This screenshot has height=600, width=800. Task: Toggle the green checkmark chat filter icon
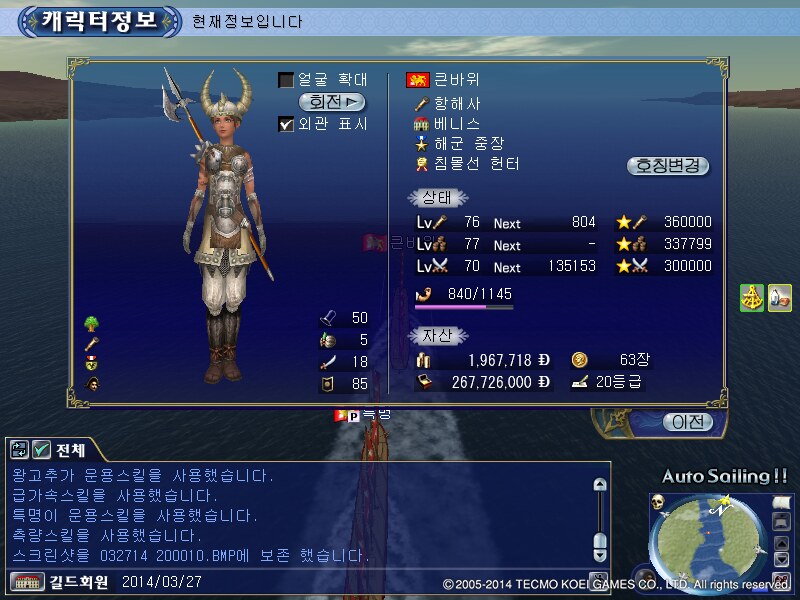(41, 449)
